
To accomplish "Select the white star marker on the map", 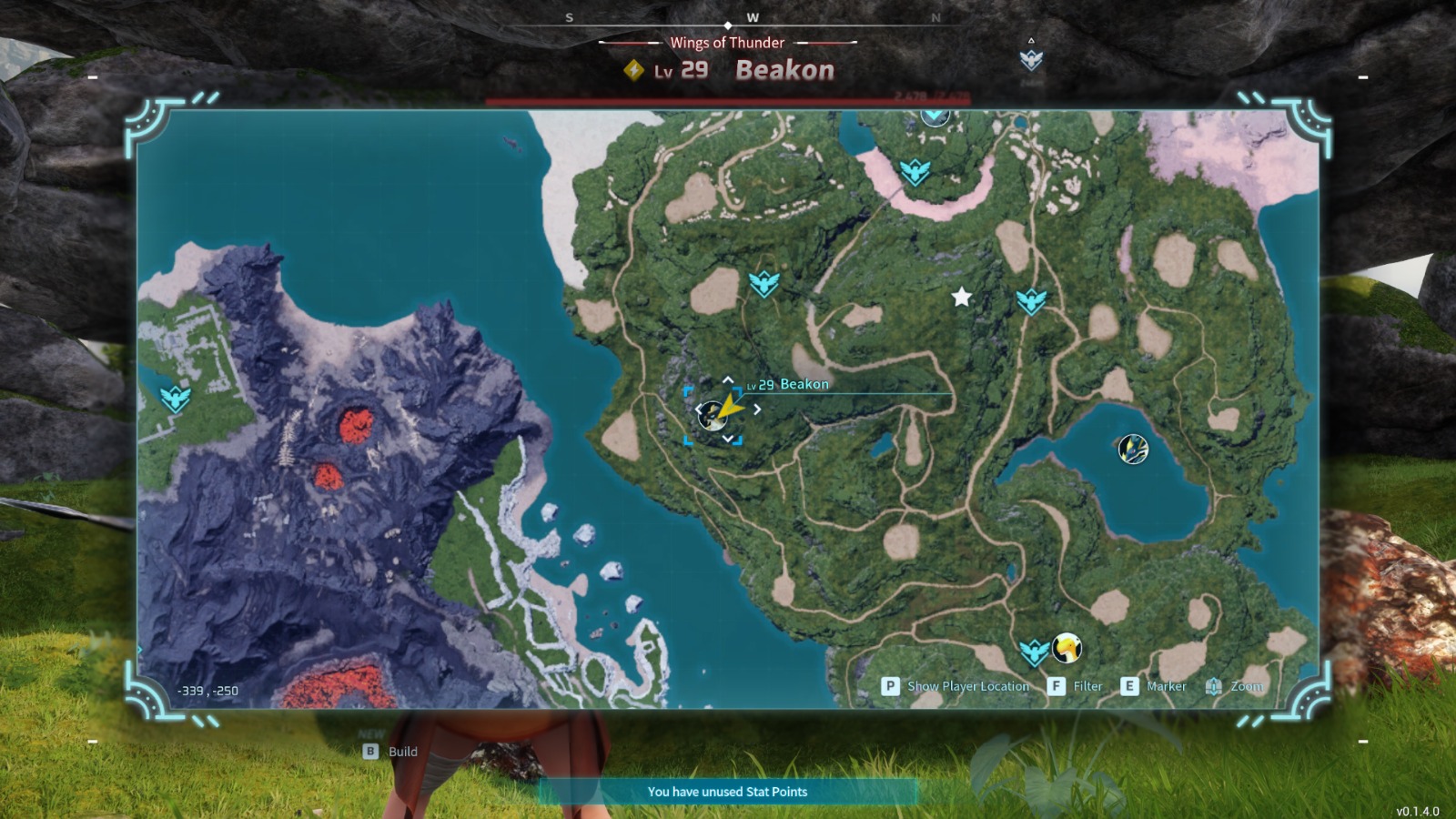I will pyautogui.click(x=962, y=295).
